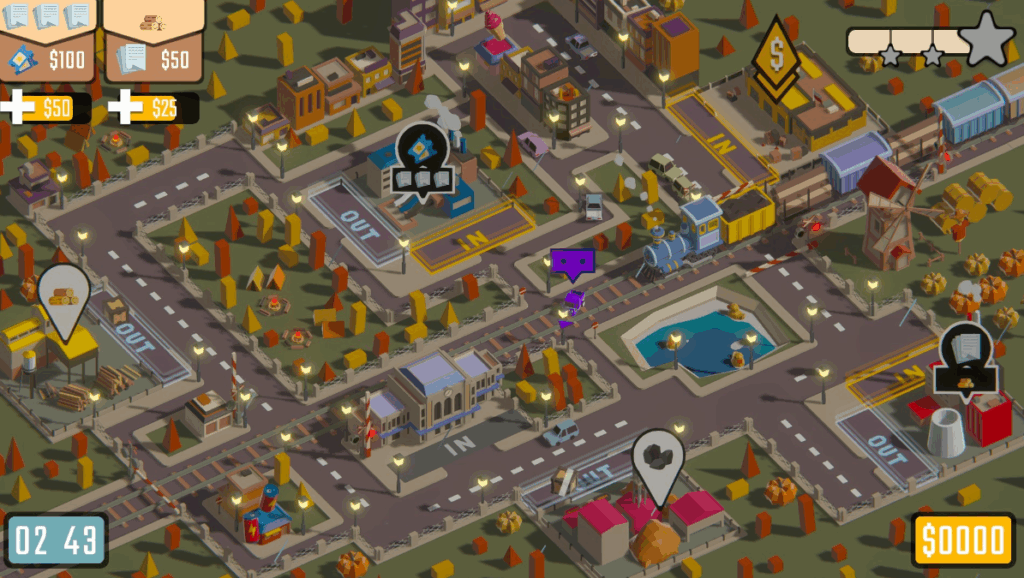Click the plus $50 button
This screenshot has width=1024, height=578.
point(46,108)
